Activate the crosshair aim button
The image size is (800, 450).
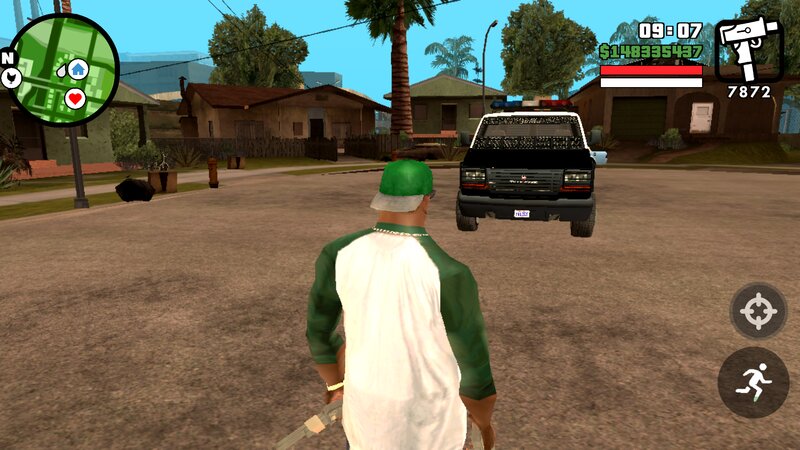pos(758,312)
